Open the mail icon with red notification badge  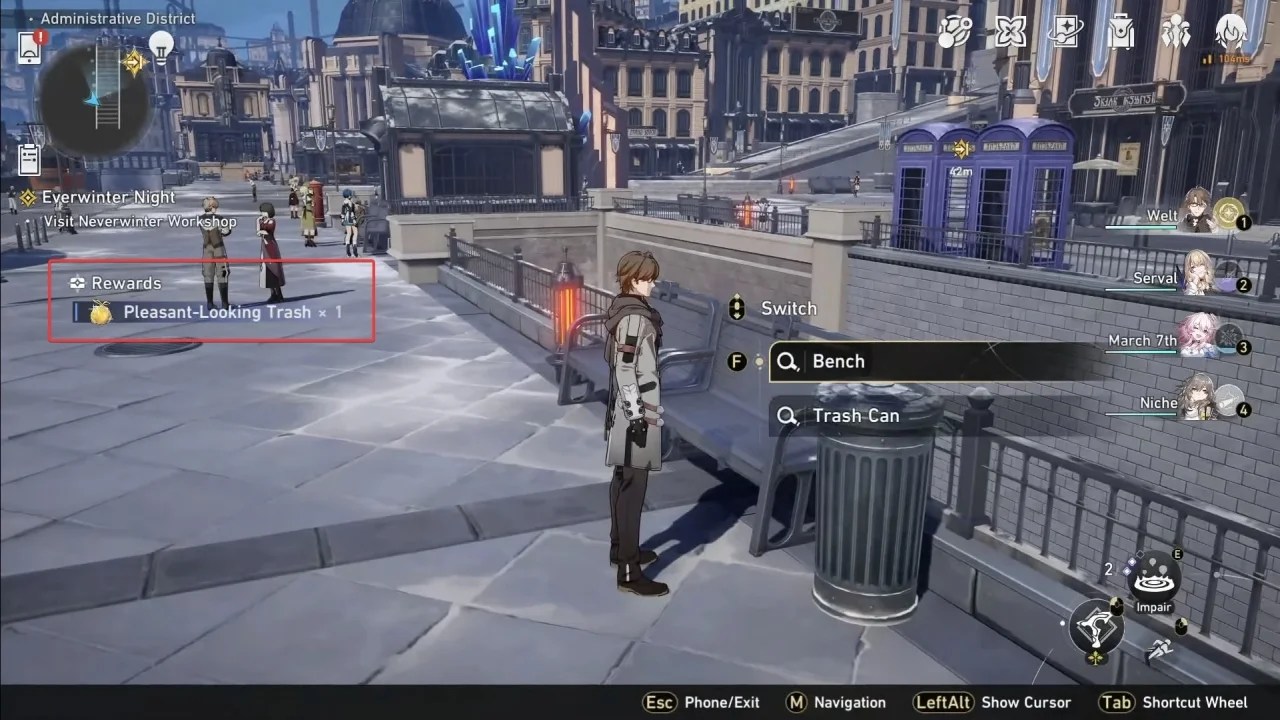point(28,49)
